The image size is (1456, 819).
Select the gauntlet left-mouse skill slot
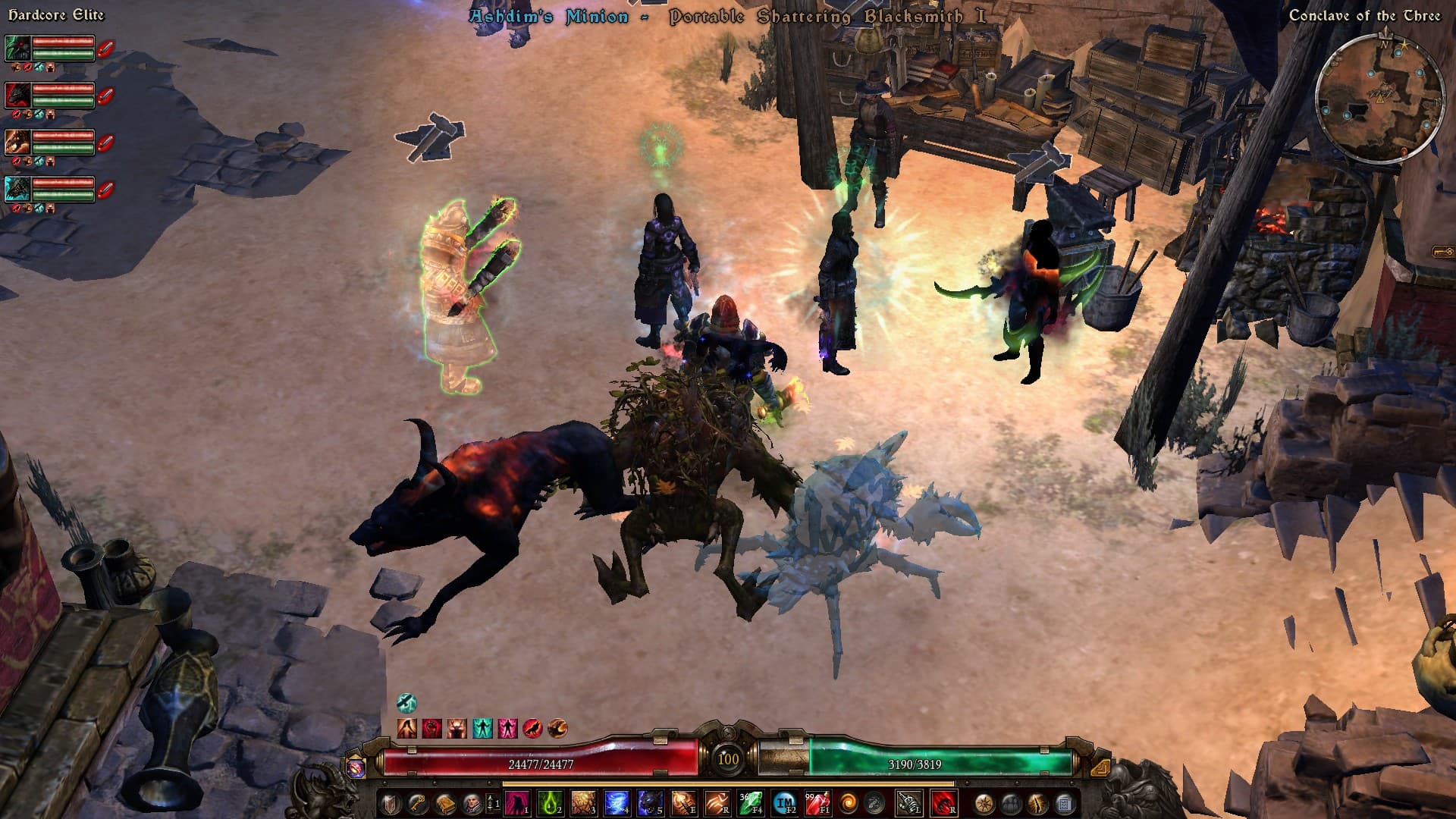point(909,803)
